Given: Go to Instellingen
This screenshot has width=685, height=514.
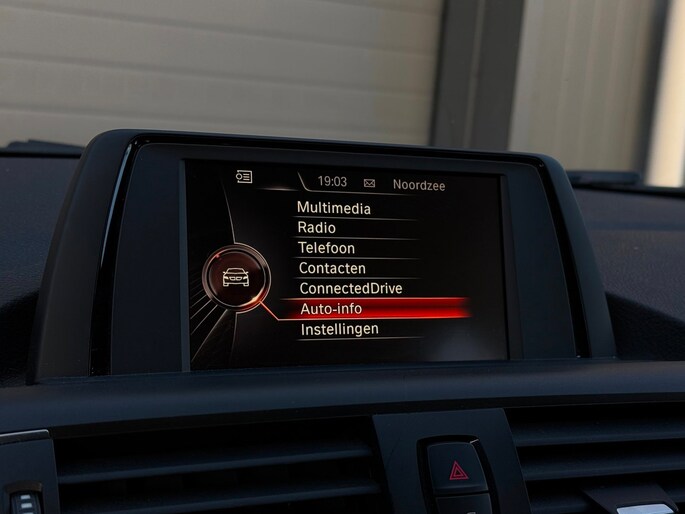Looking at the screenshot, I should (x=339, y=329).
